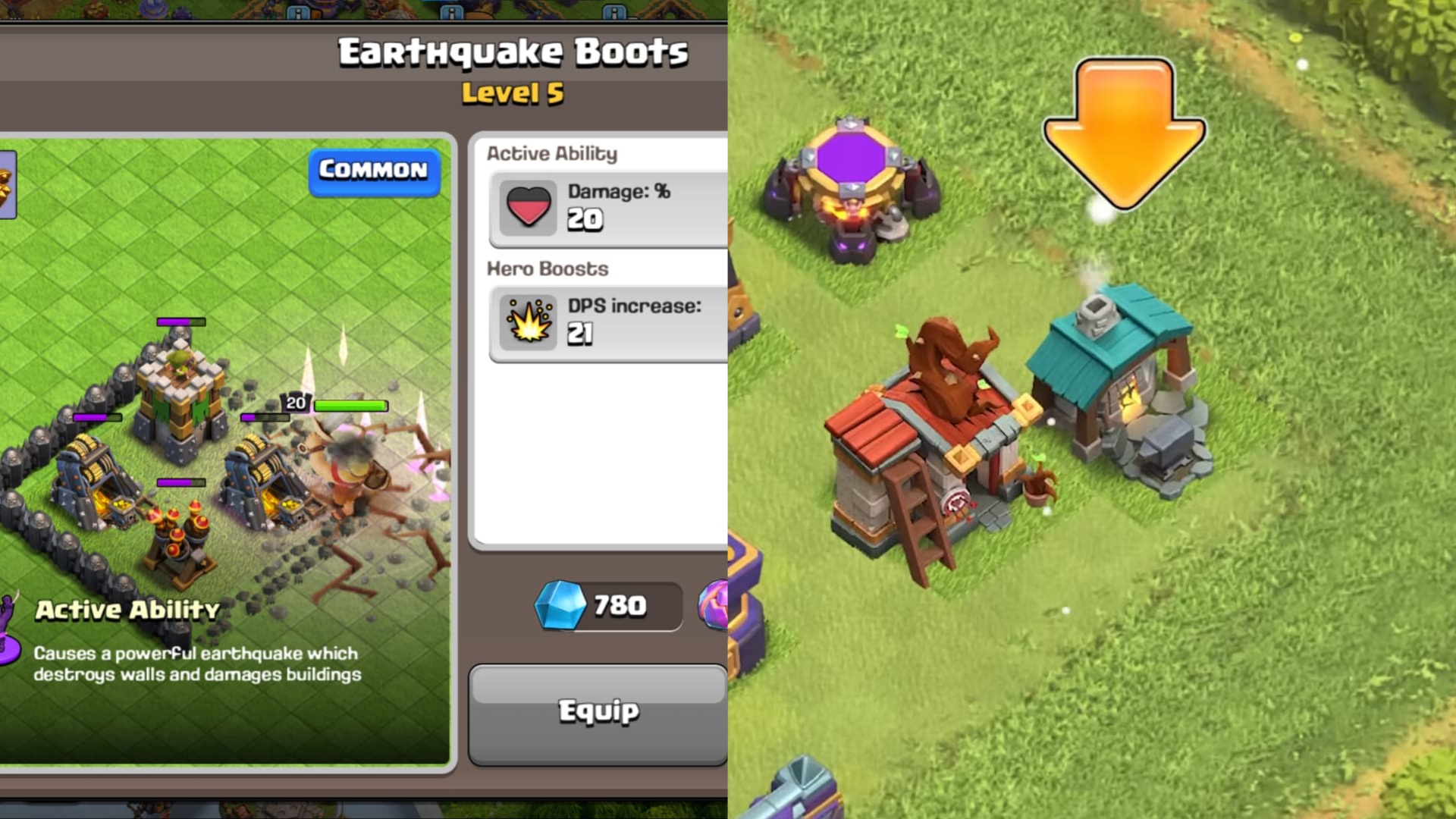The height and width of the screenshot is (819, 1456).
Task: Tap the Hero Boosts section header
Action: pyautogui.click(x=546, y=268)
